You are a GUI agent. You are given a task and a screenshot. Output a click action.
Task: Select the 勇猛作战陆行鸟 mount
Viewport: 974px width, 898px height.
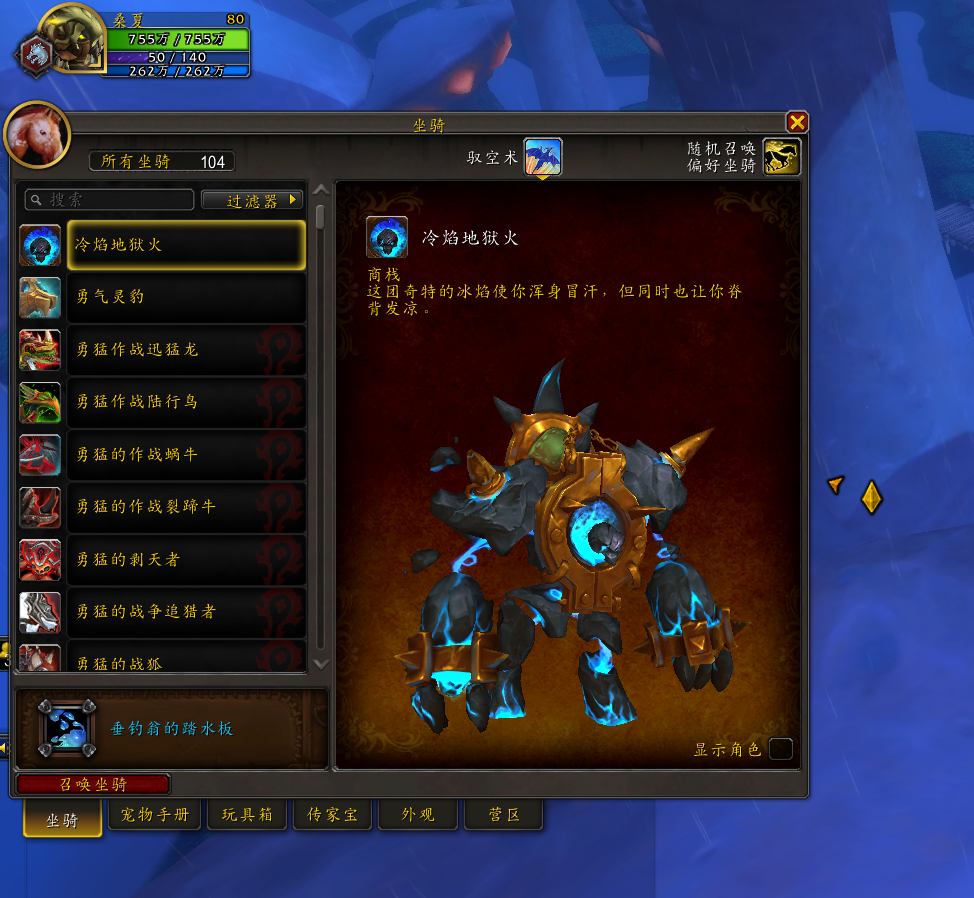coord(186,402)
